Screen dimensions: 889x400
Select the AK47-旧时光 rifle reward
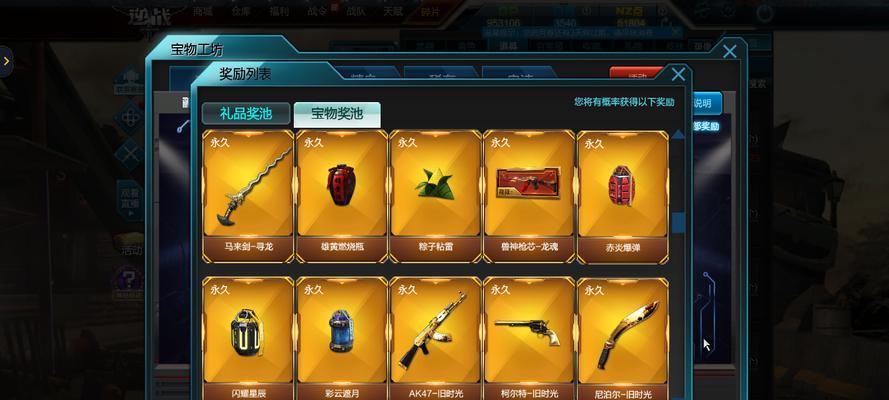[x=435, y=338]
